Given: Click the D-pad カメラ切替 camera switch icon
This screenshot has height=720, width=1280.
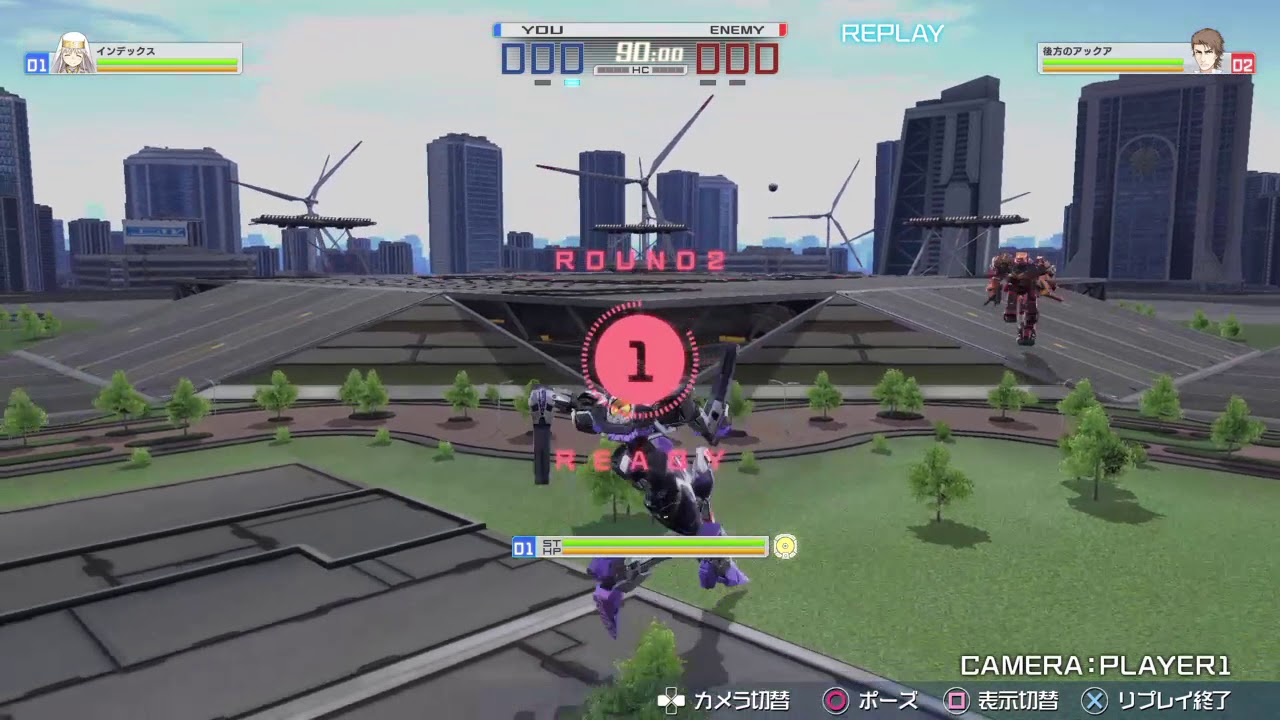Looking at the screenshot, I should pos(670,701).
